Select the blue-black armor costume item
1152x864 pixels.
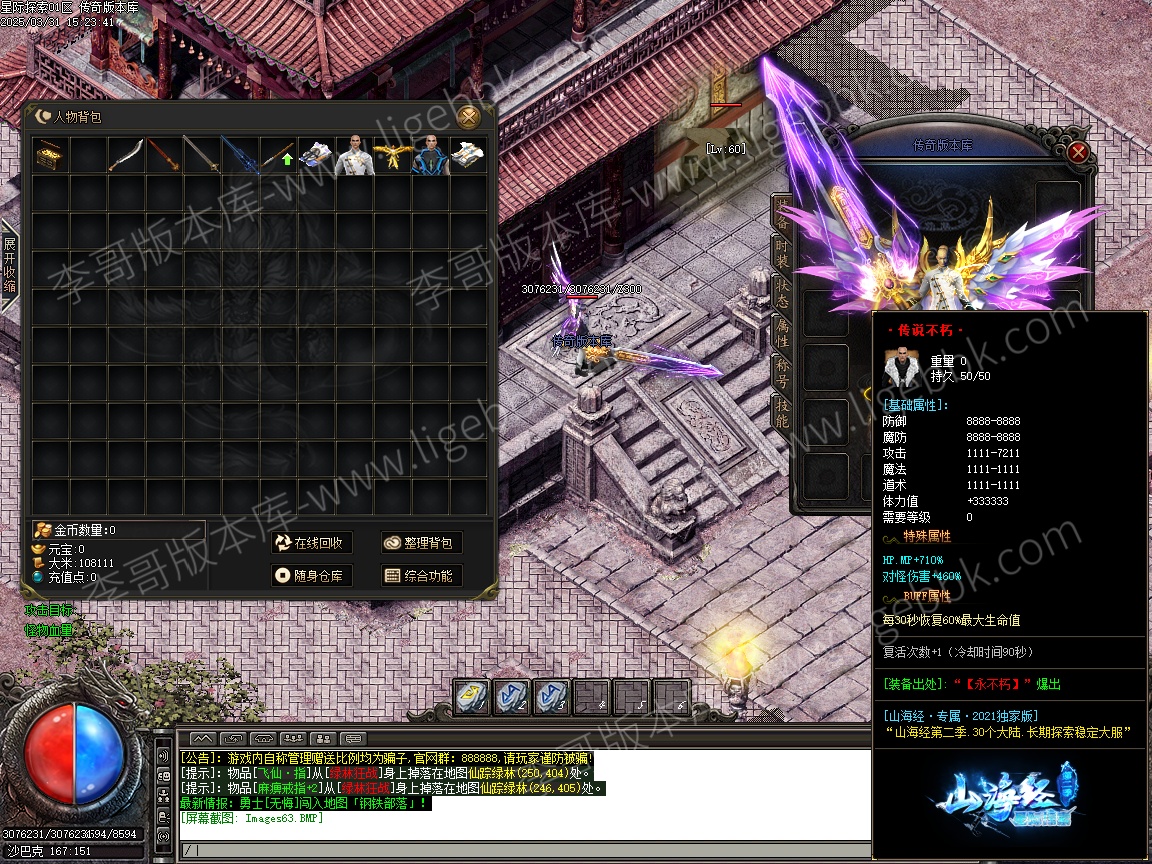(430, 156)
